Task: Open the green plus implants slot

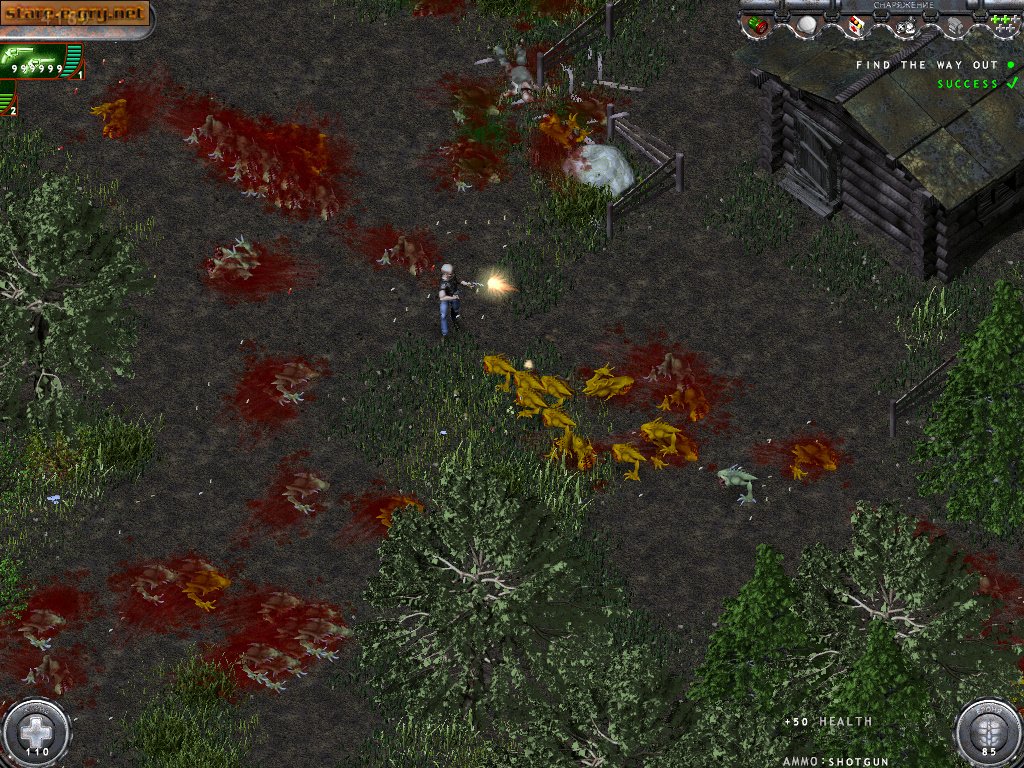Action: pos(1003,22)
